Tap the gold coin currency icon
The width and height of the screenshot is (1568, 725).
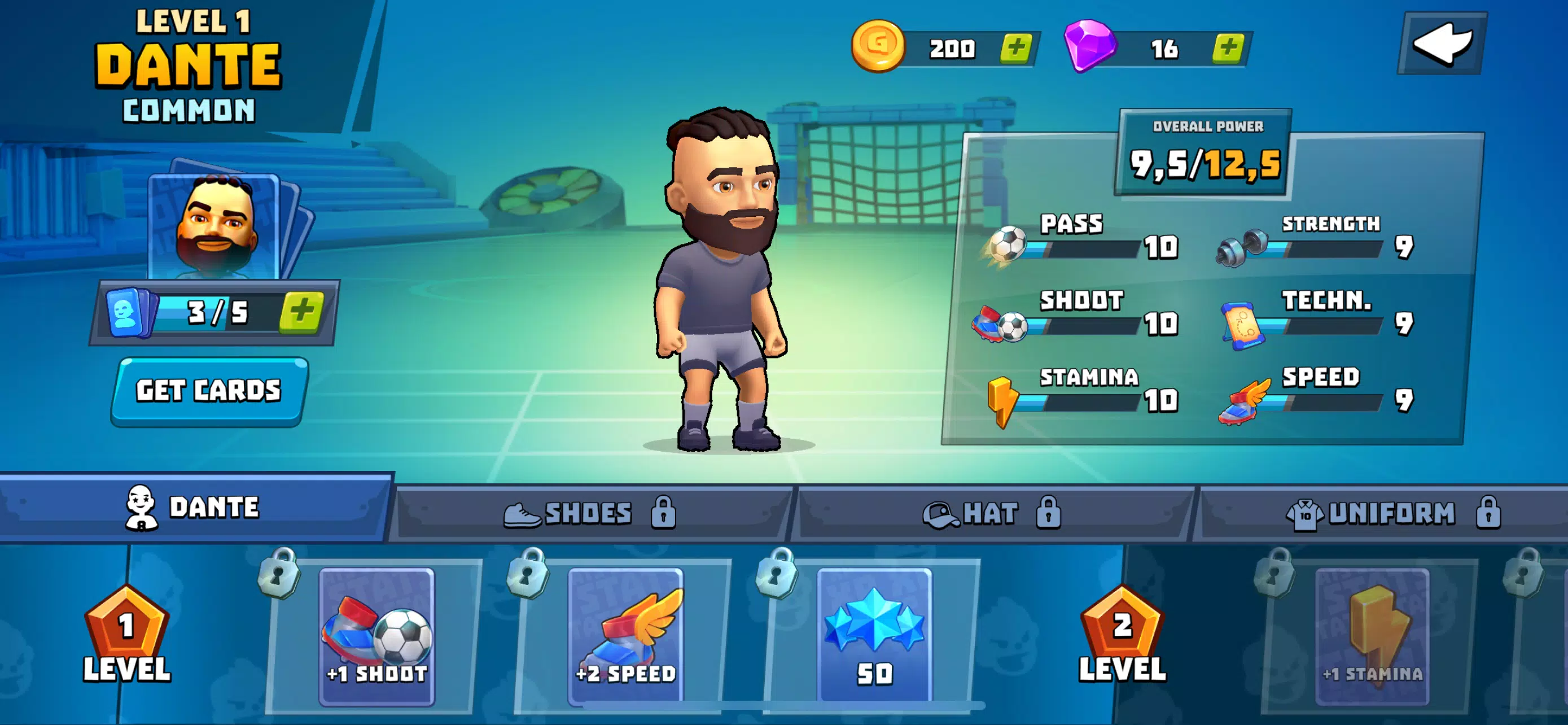tap(878, 46)
